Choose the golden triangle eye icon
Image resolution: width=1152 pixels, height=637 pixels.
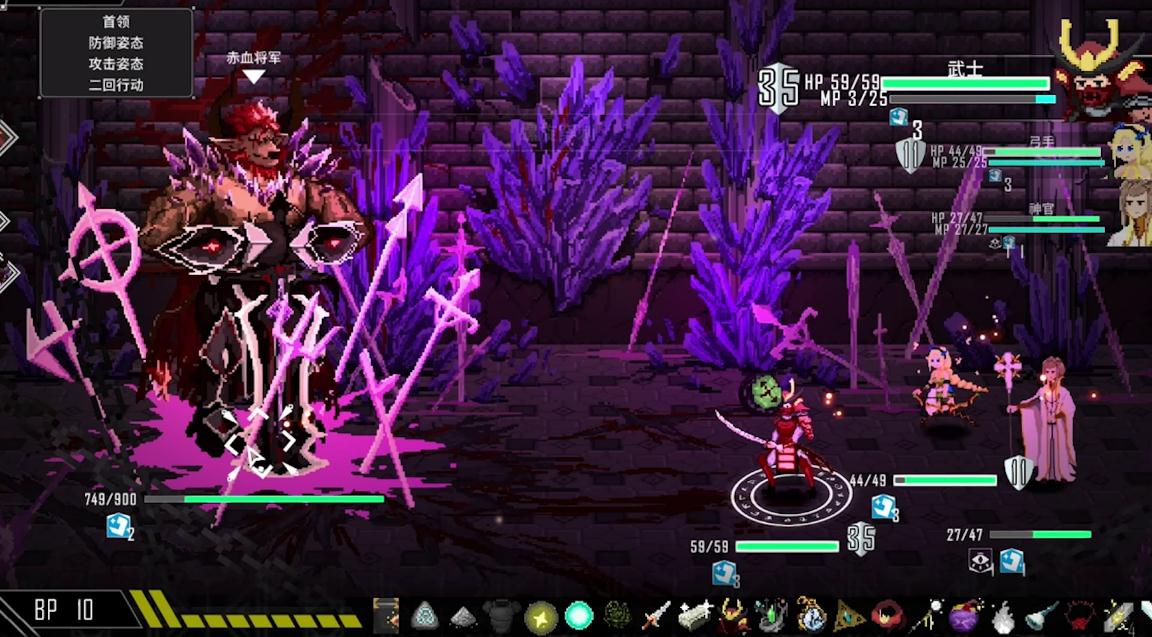click(x=849, y=615)
